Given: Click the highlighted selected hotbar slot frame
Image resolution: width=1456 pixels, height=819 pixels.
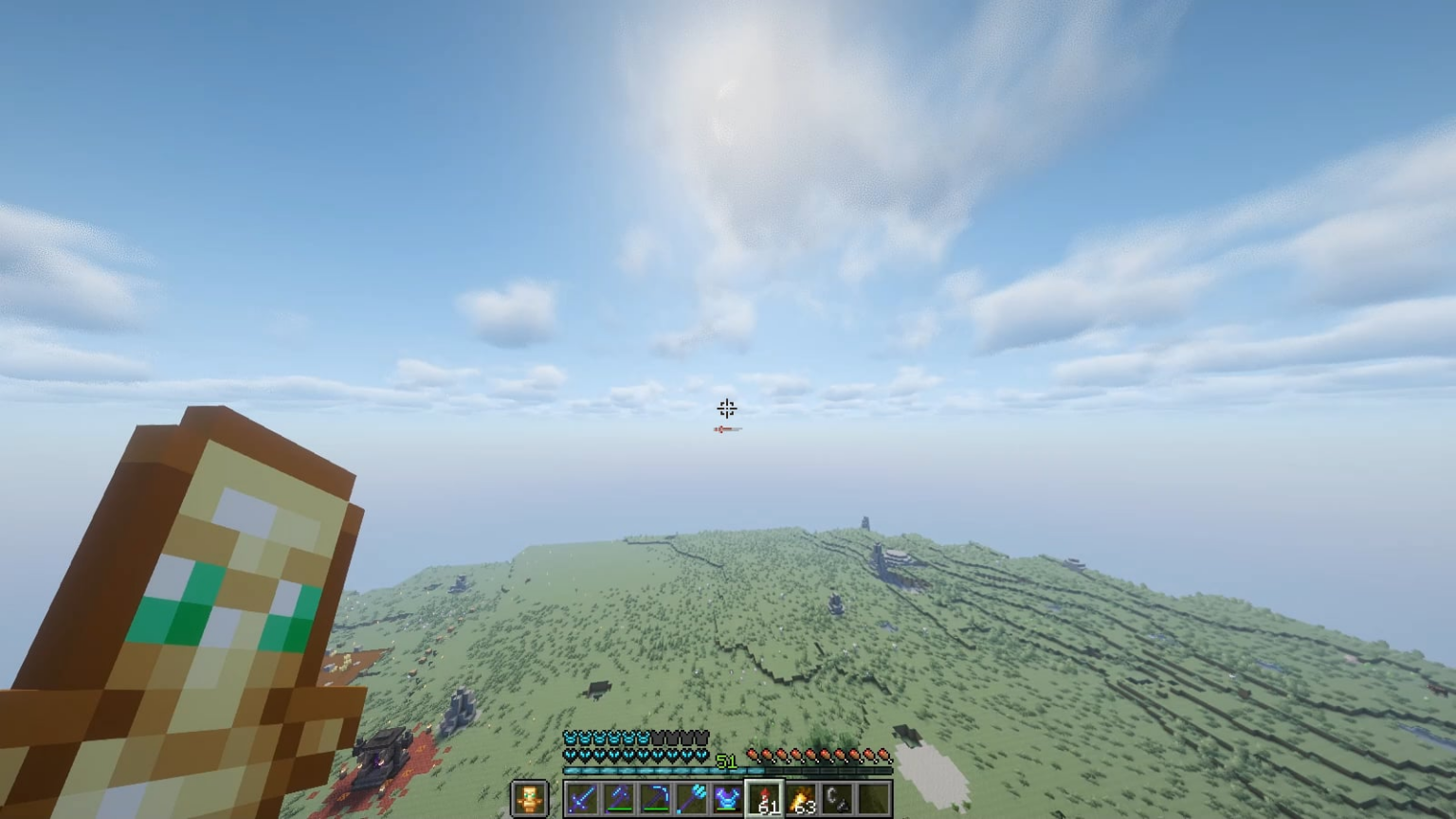Looking at the screenshot, I should pos(764,796).
